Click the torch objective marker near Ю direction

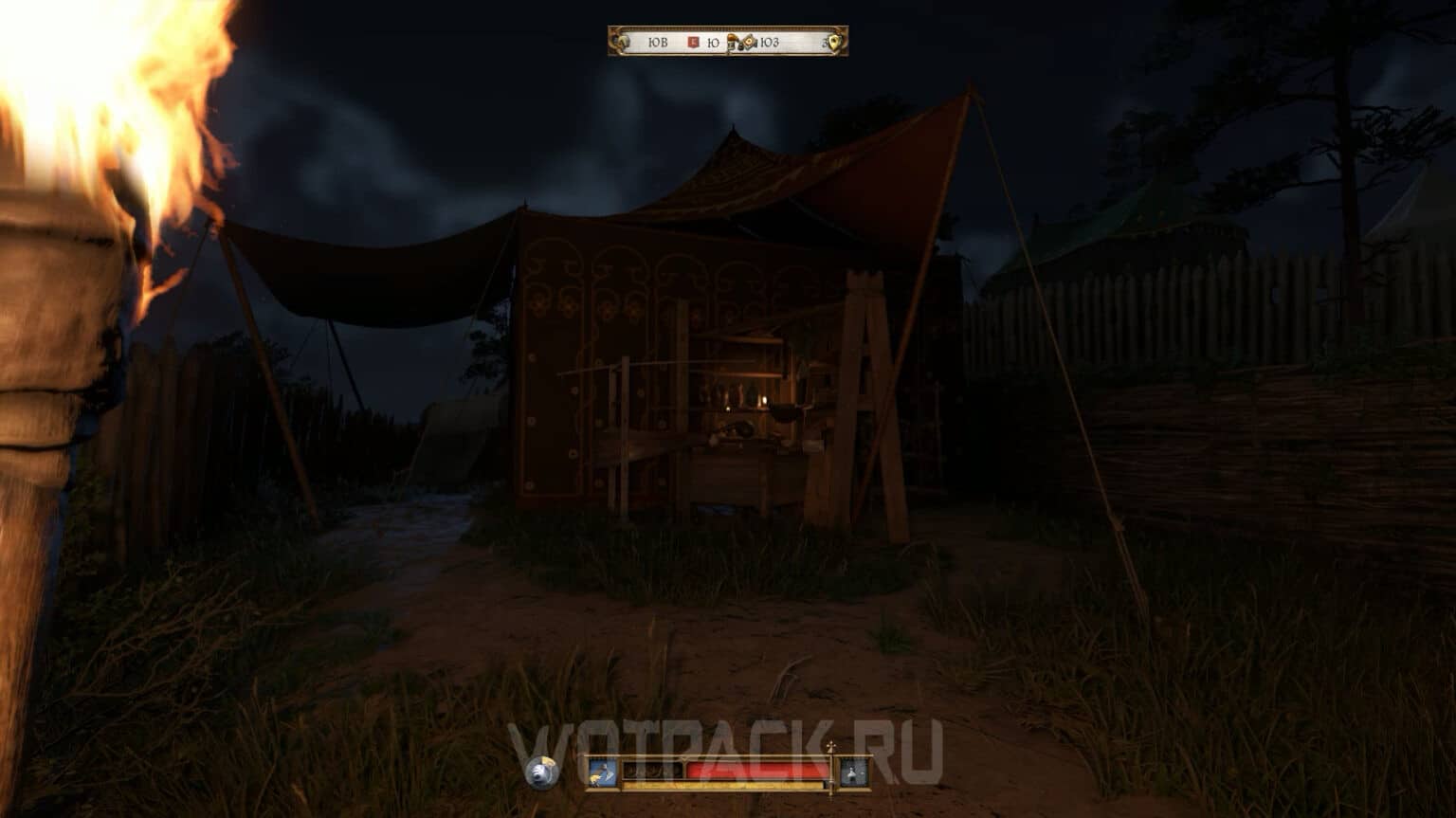coord(732,42)
